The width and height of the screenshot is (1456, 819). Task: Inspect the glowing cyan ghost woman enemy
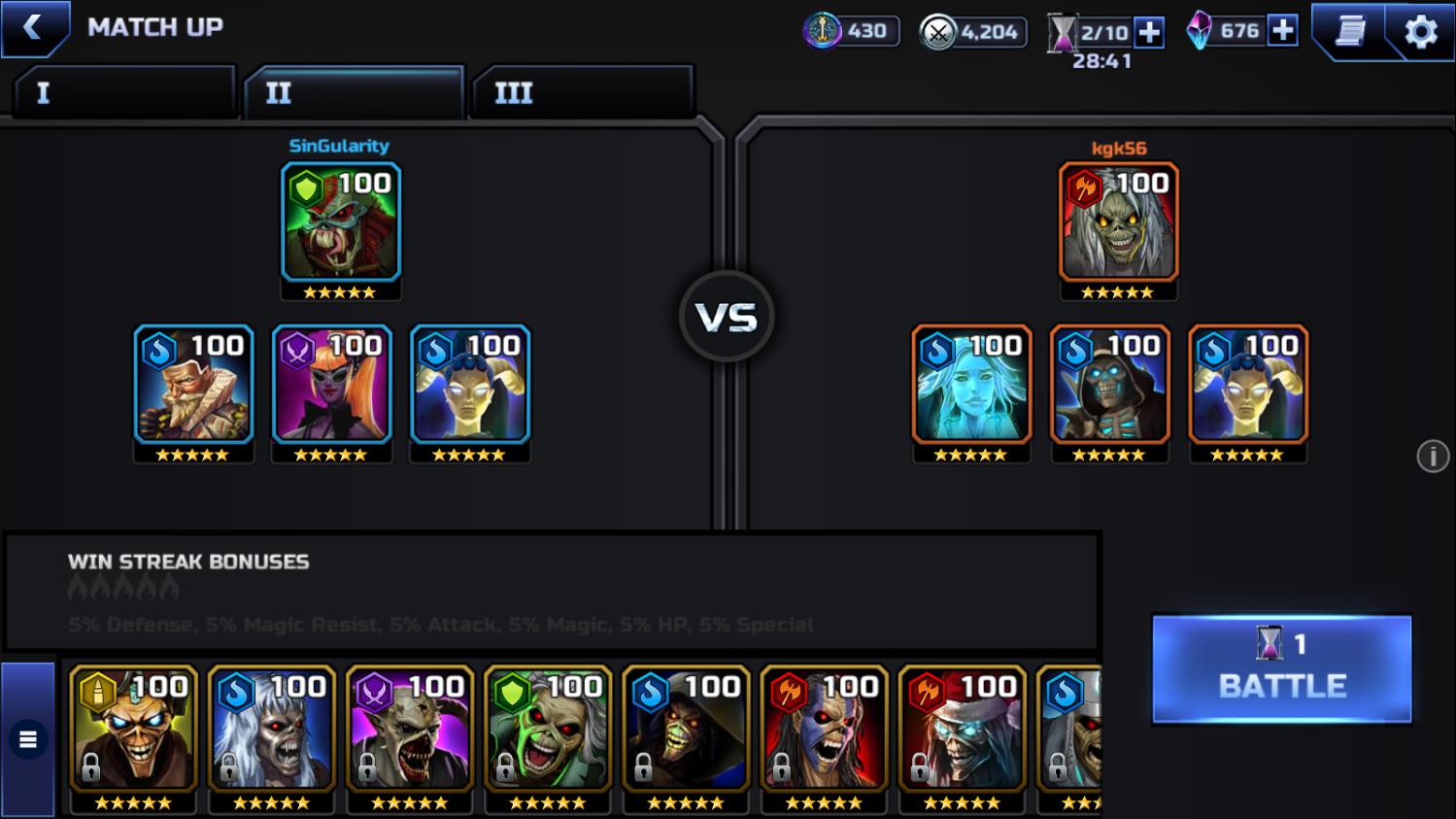tap(970, 386)
